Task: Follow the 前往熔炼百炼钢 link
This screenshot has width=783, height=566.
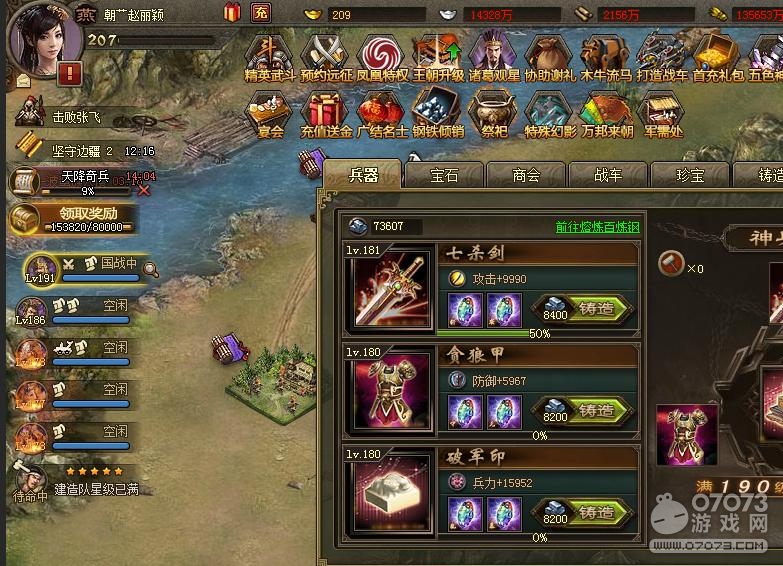Action: (x=597, y=227)
